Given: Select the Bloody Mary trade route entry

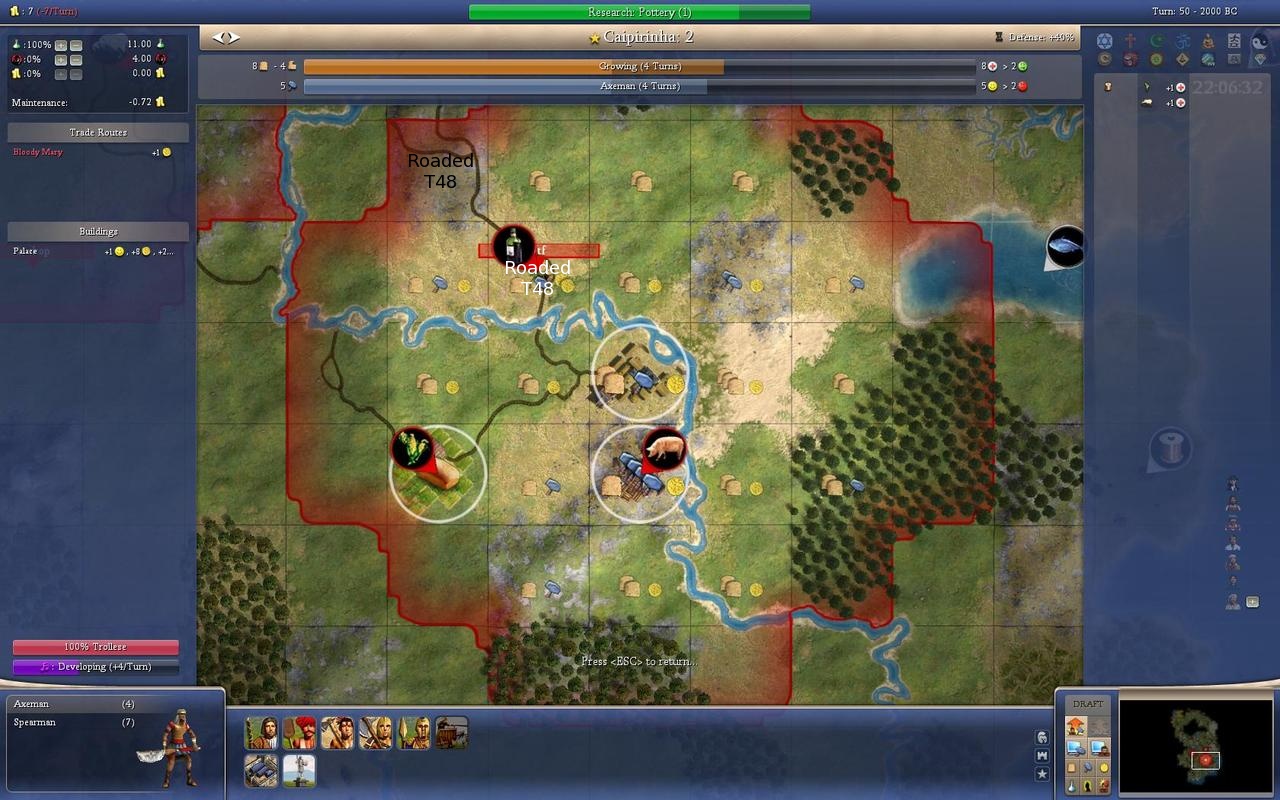Looking at the screenshot, I should (38, 152).
